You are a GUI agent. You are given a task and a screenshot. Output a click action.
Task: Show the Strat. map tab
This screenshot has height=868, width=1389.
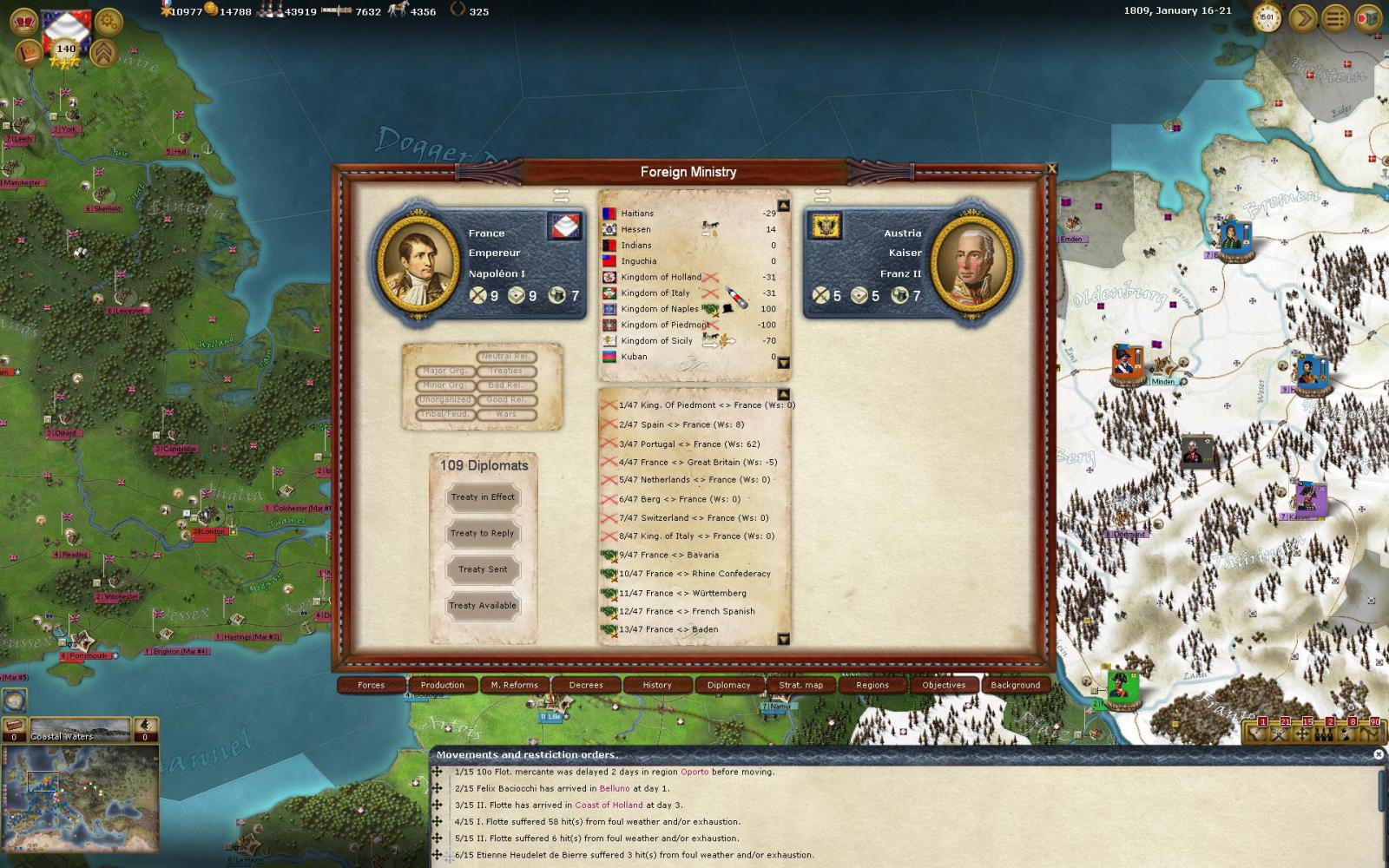point(800,685)
